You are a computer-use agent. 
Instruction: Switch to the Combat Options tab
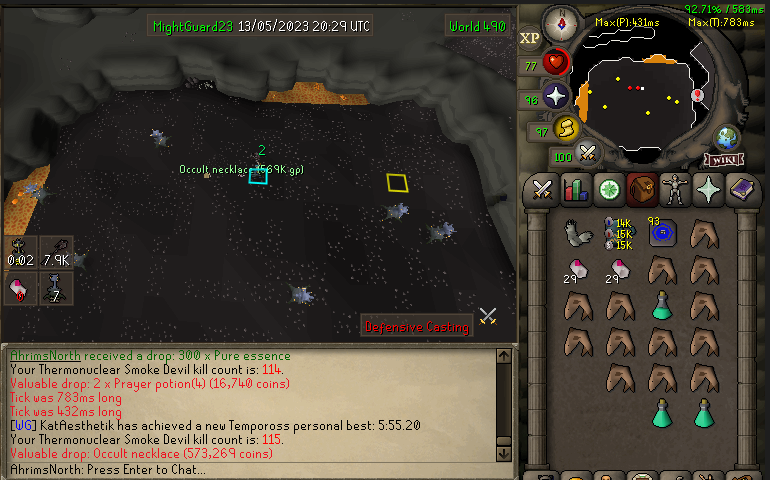click(543, 188)
